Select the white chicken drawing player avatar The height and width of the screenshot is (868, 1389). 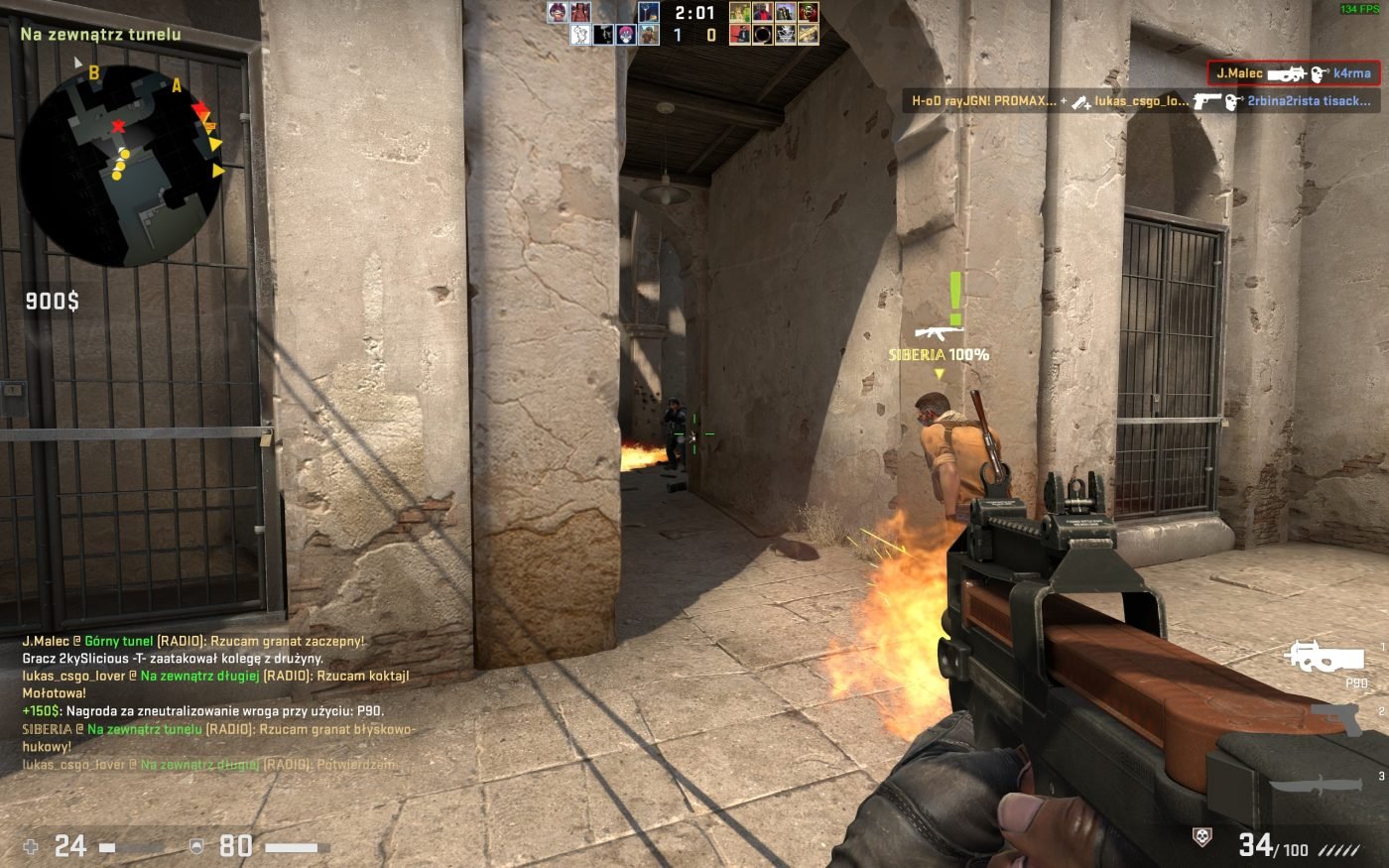point(580,36)
